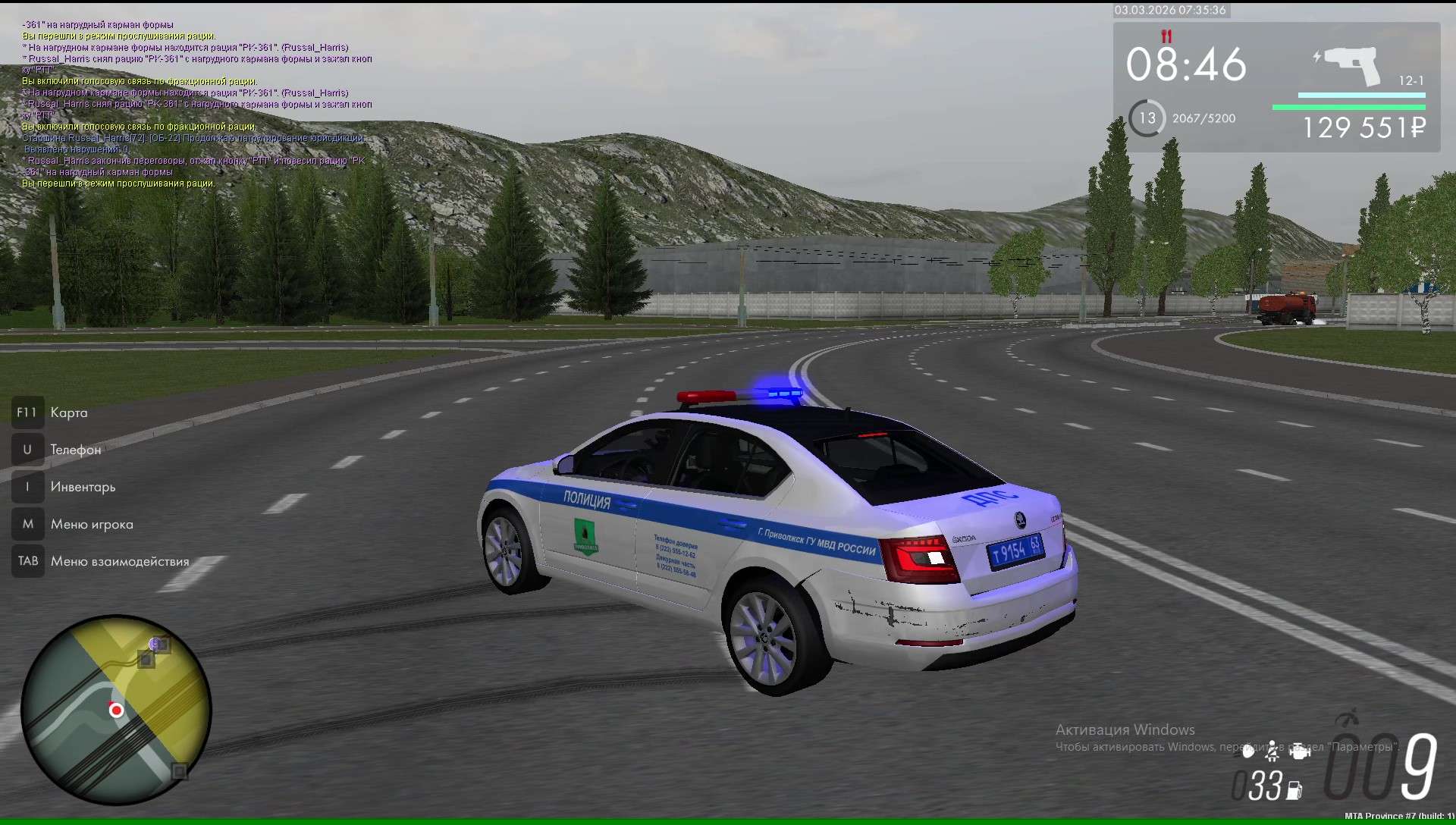Viewport: 1456px width, 825px height.
Task: Click the red fork-and-knife hunger icon
Action: click(x=1166, y=36)
